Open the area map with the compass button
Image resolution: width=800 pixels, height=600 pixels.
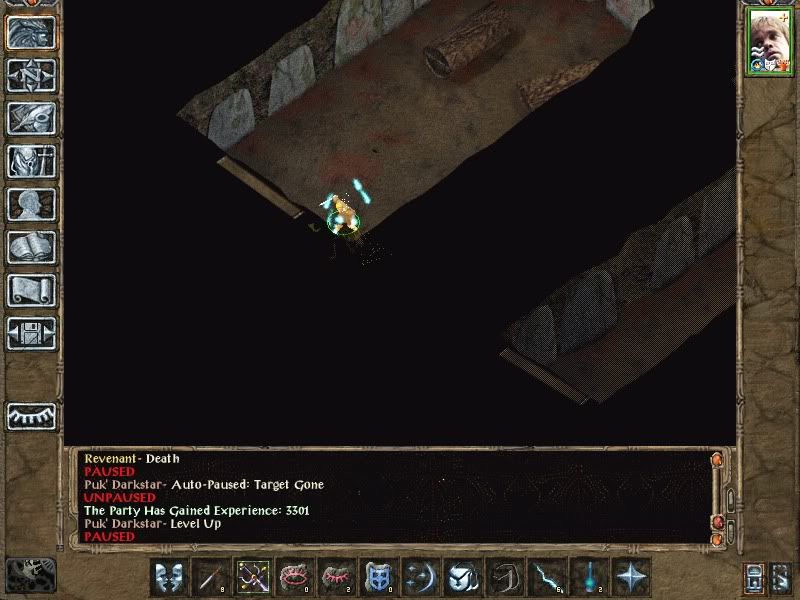(x=30, y=75)
